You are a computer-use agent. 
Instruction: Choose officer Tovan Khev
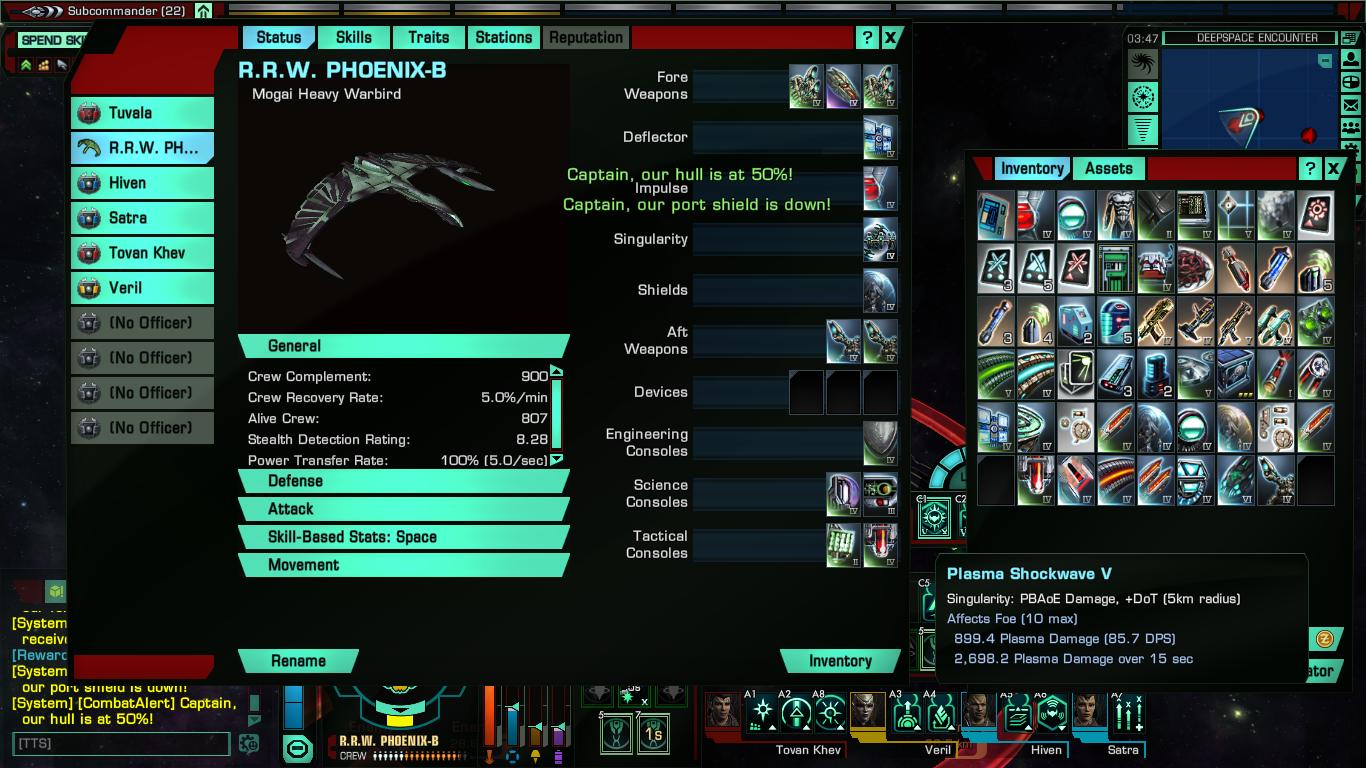pos(143,253)
